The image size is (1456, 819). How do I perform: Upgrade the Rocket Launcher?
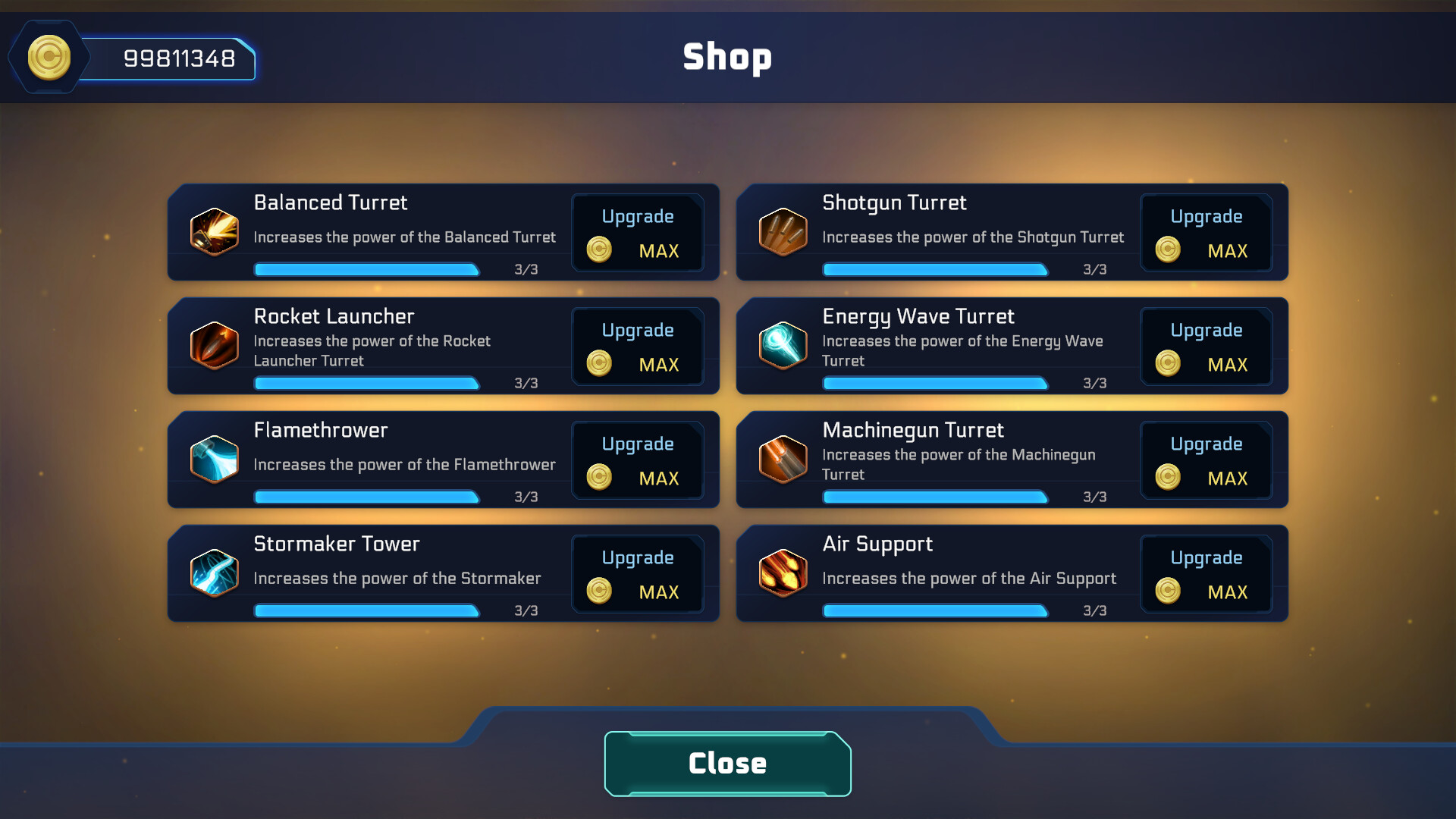[x=637, y=346]
